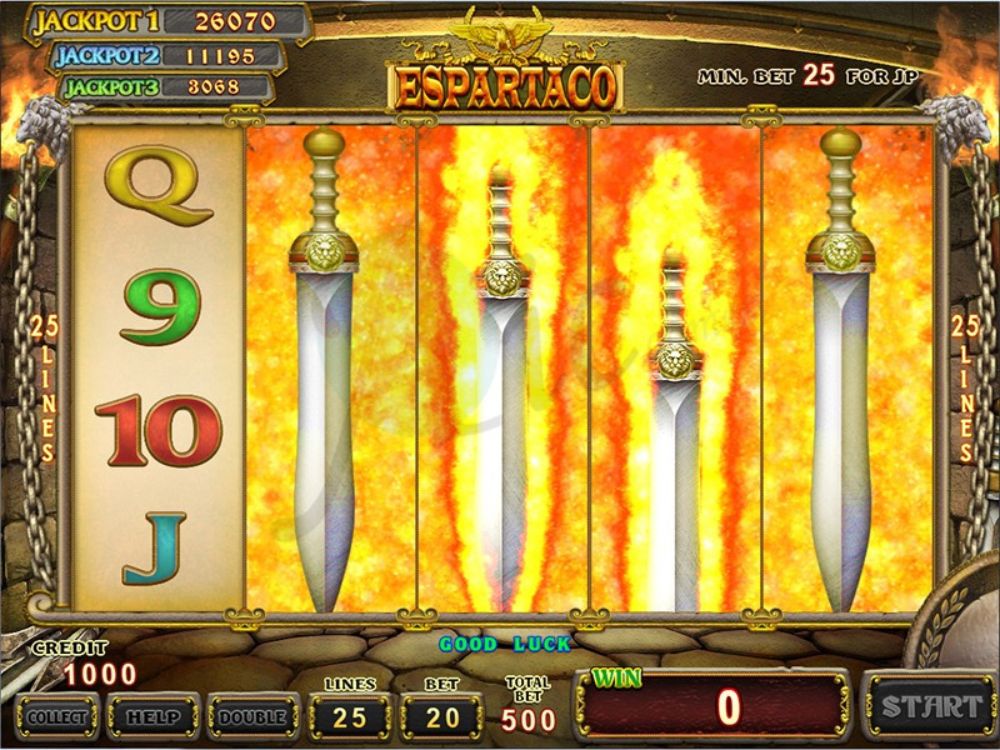Activate the Double gamble option

coord(253,716)
